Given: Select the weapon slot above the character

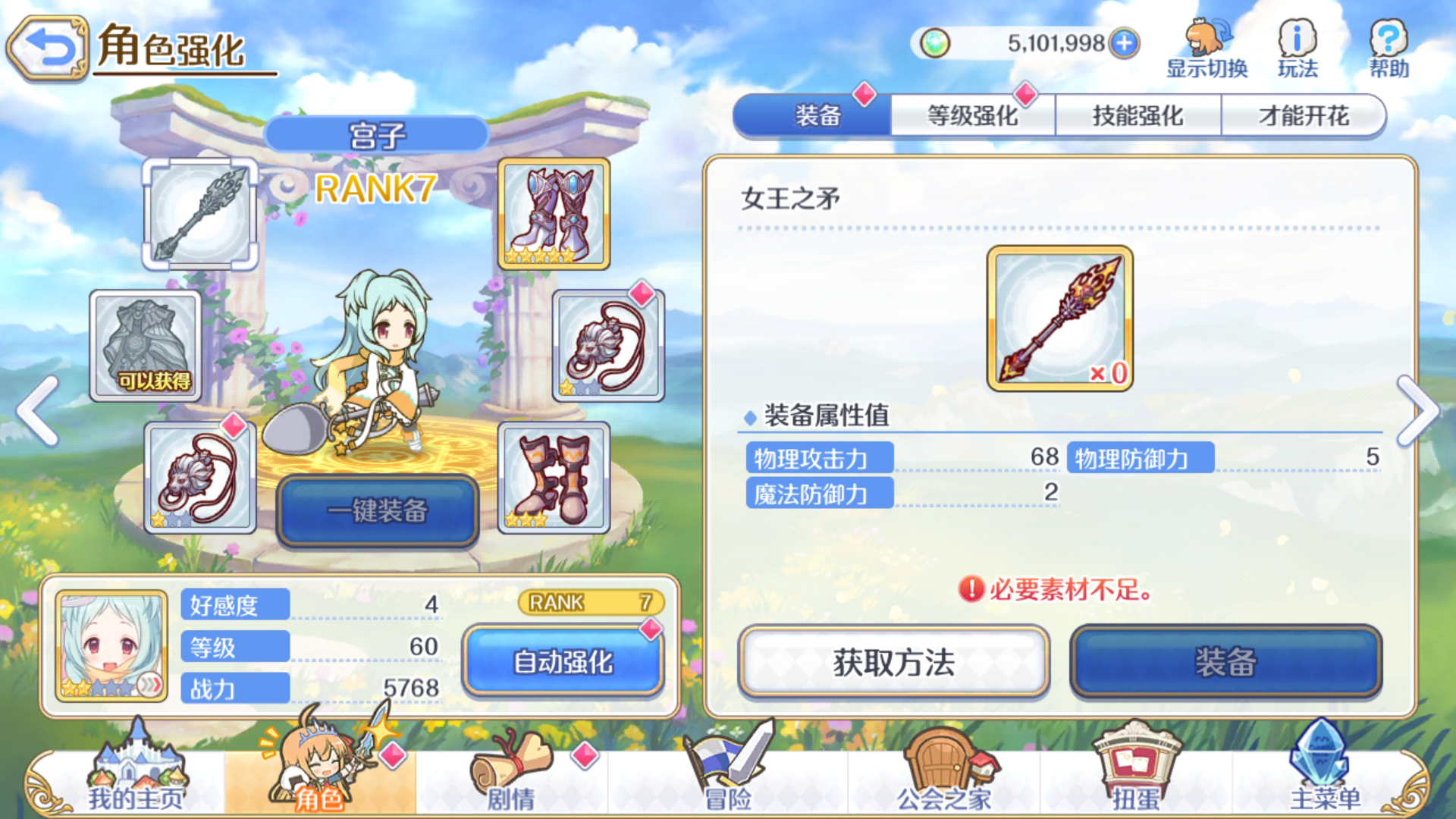Looking at the screenshot, I should coord(201,215).
